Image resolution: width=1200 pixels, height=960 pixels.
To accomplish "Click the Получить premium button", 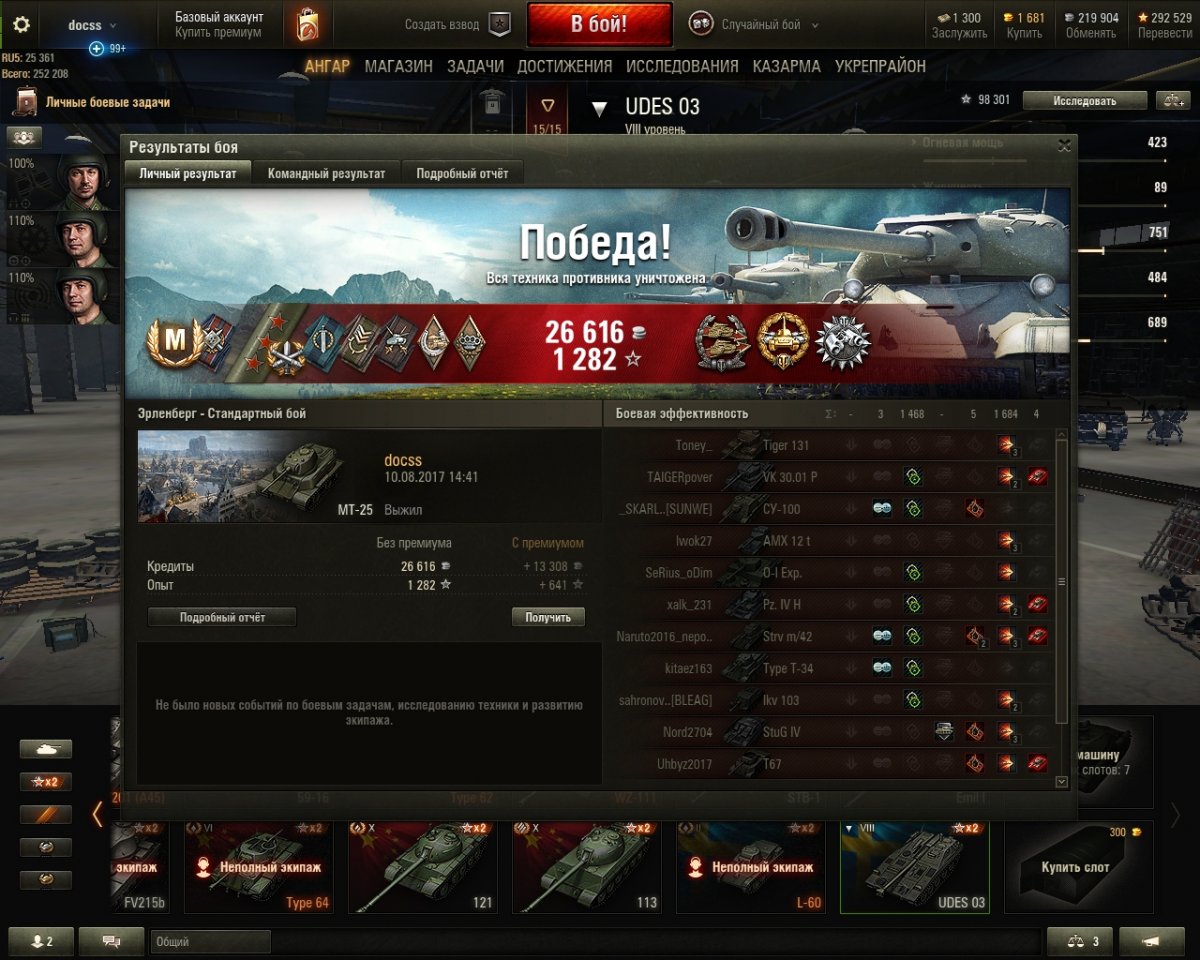I will [548, 617].
